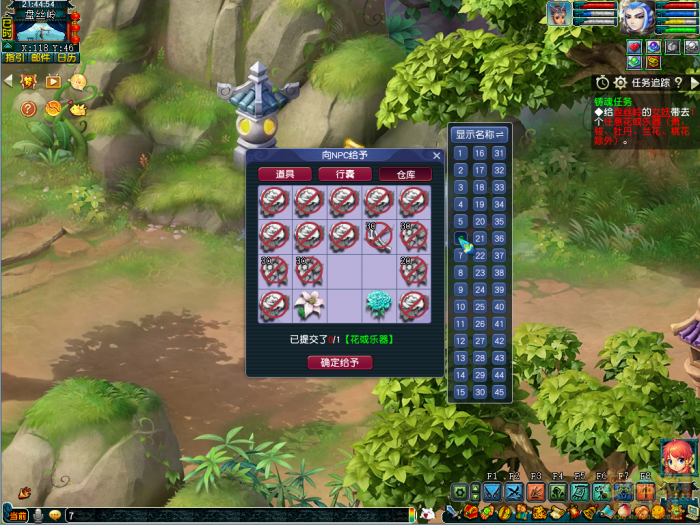Close the 向NPC给予 window

436,156
